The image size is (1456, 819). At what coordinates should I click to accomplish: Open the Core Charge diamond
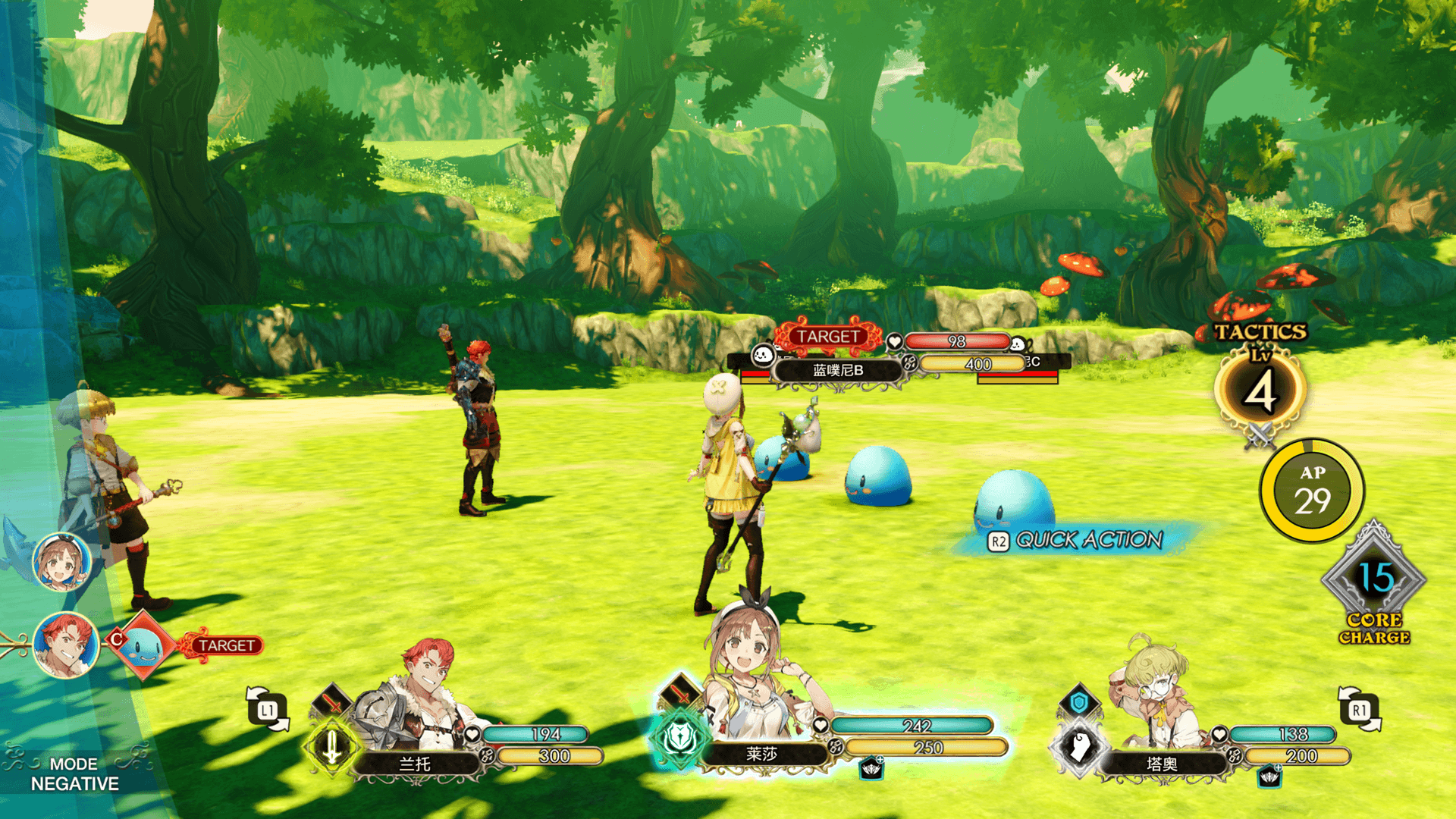tap(1374, 580)
